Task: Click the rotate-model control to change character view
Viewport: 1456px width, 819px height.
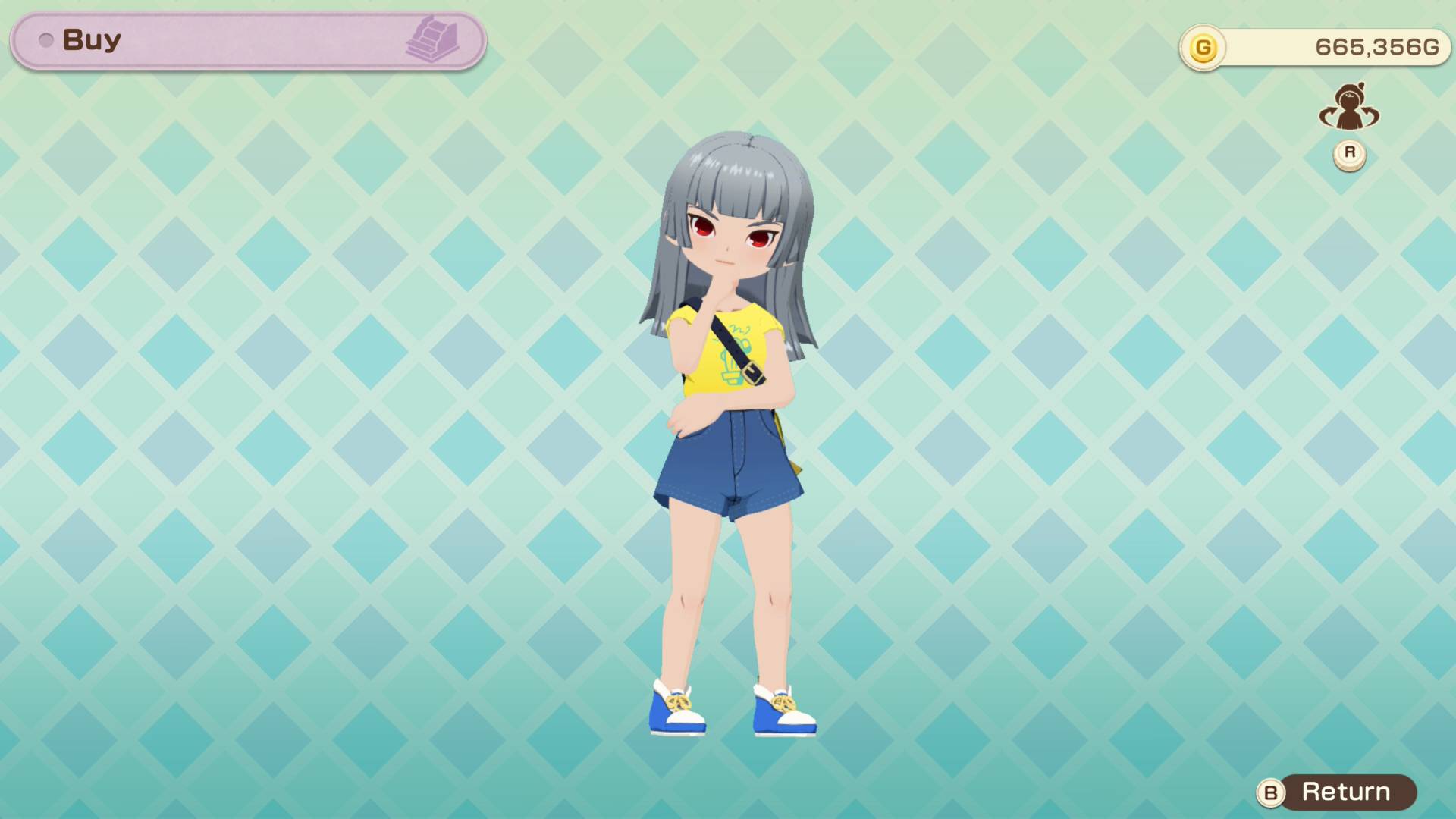Action: (x=1349, y=110)
